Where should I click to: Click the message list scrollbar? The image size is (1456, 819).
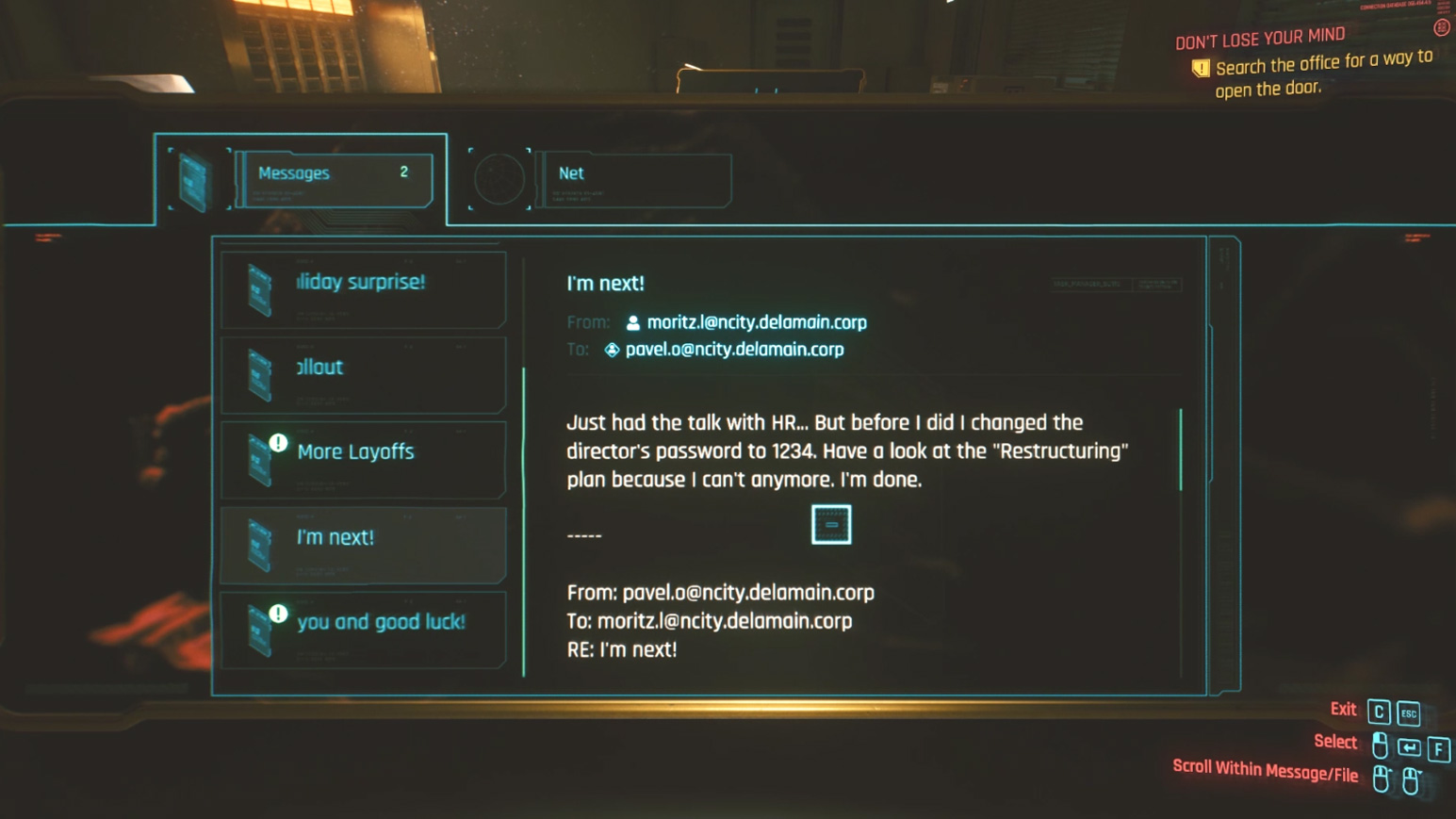[524, 518]
